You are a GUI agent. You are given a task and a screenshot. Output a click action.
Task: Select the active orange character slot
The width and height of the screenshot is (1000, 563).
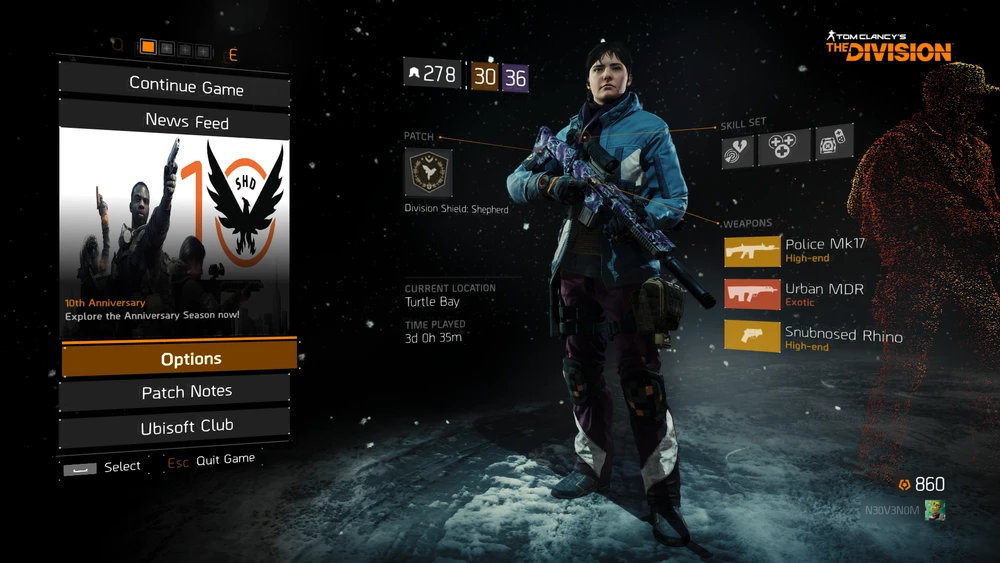point(148,47)
